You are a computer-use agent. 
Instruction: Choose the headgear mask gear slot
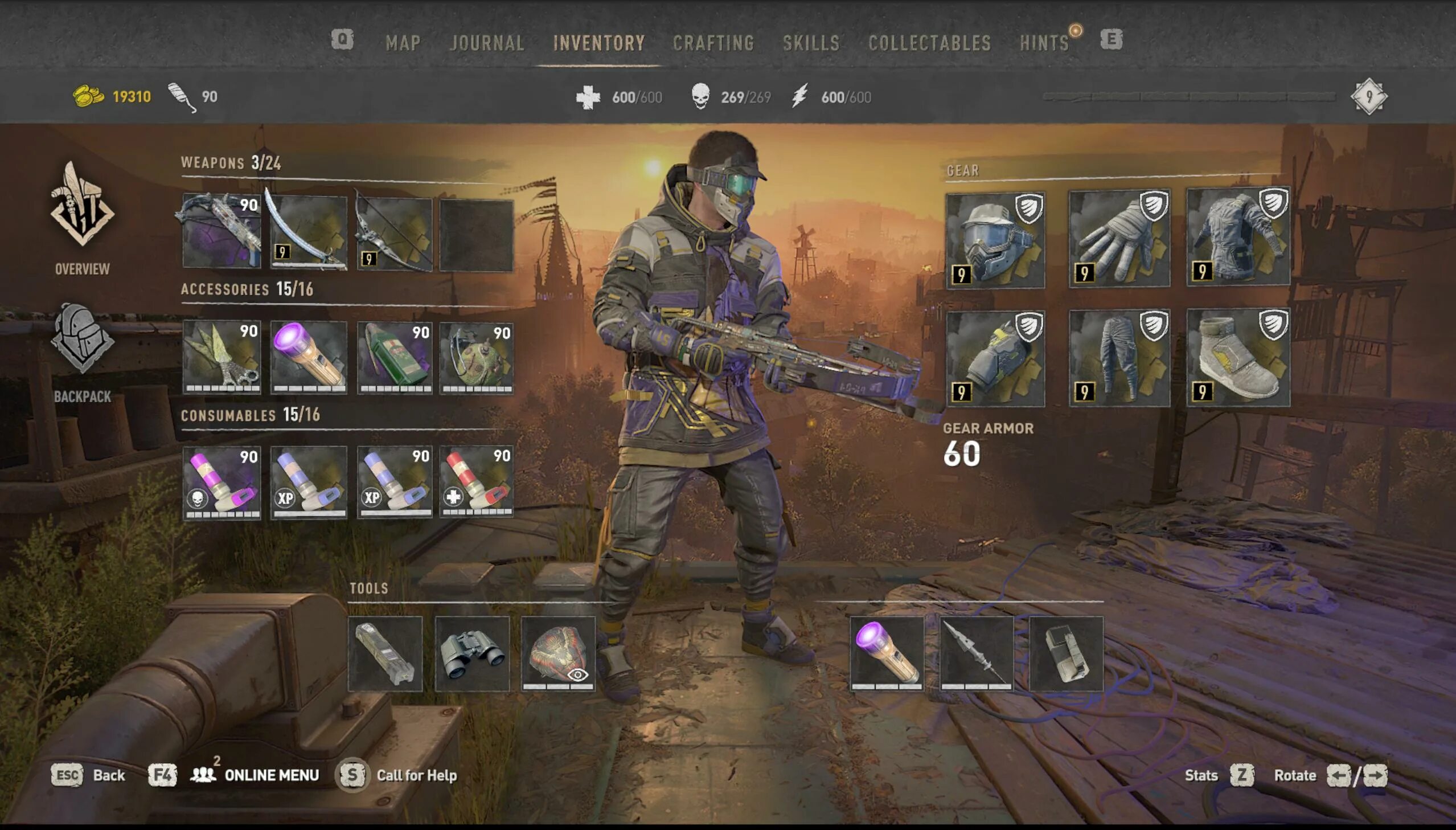[995, 240]
